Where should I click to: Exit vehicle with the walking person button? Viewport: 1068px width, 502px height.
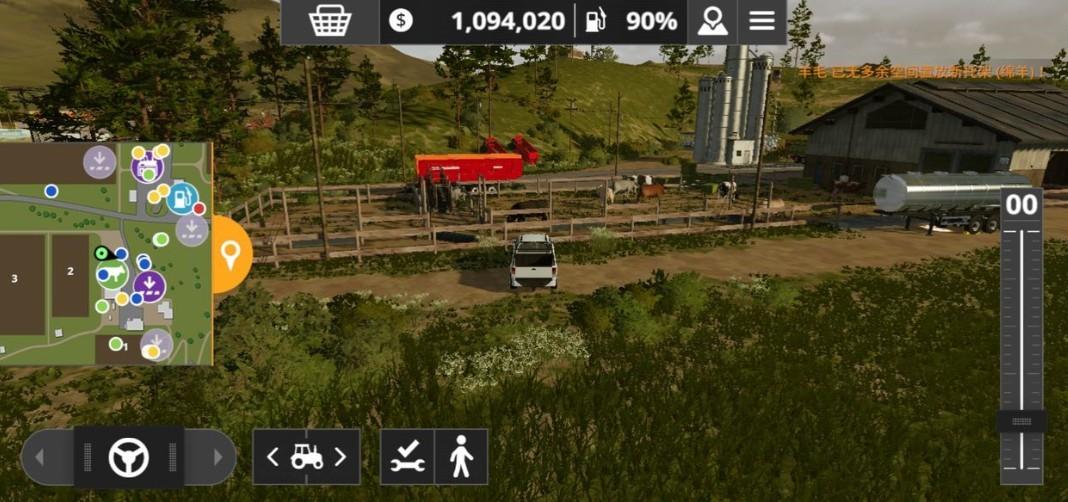point(461,457)
